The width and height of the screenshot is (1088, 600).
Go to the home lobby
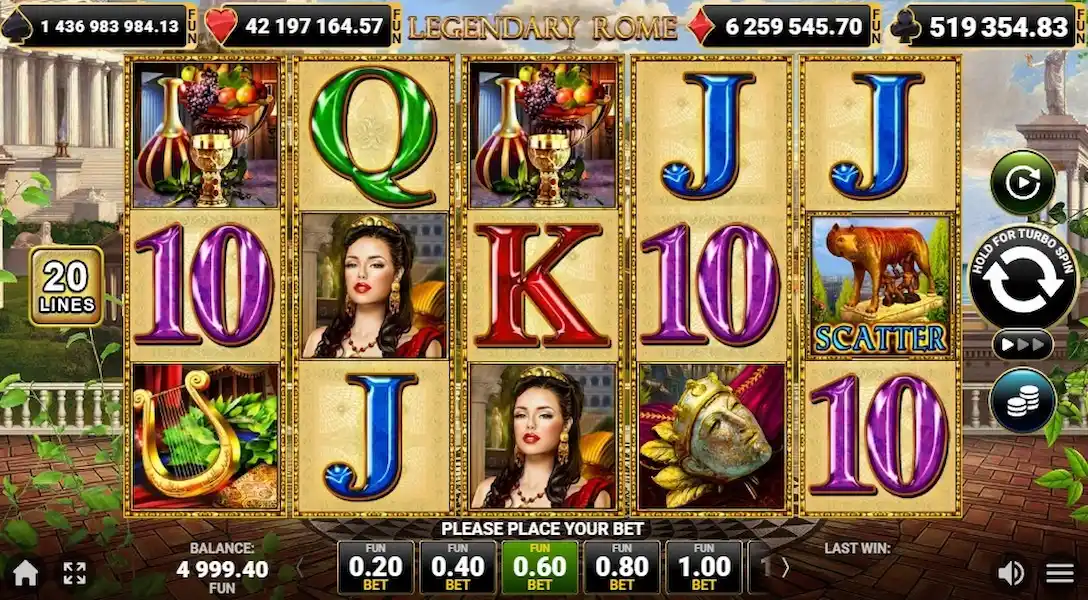pyautogui.click(x=25, y=573)
